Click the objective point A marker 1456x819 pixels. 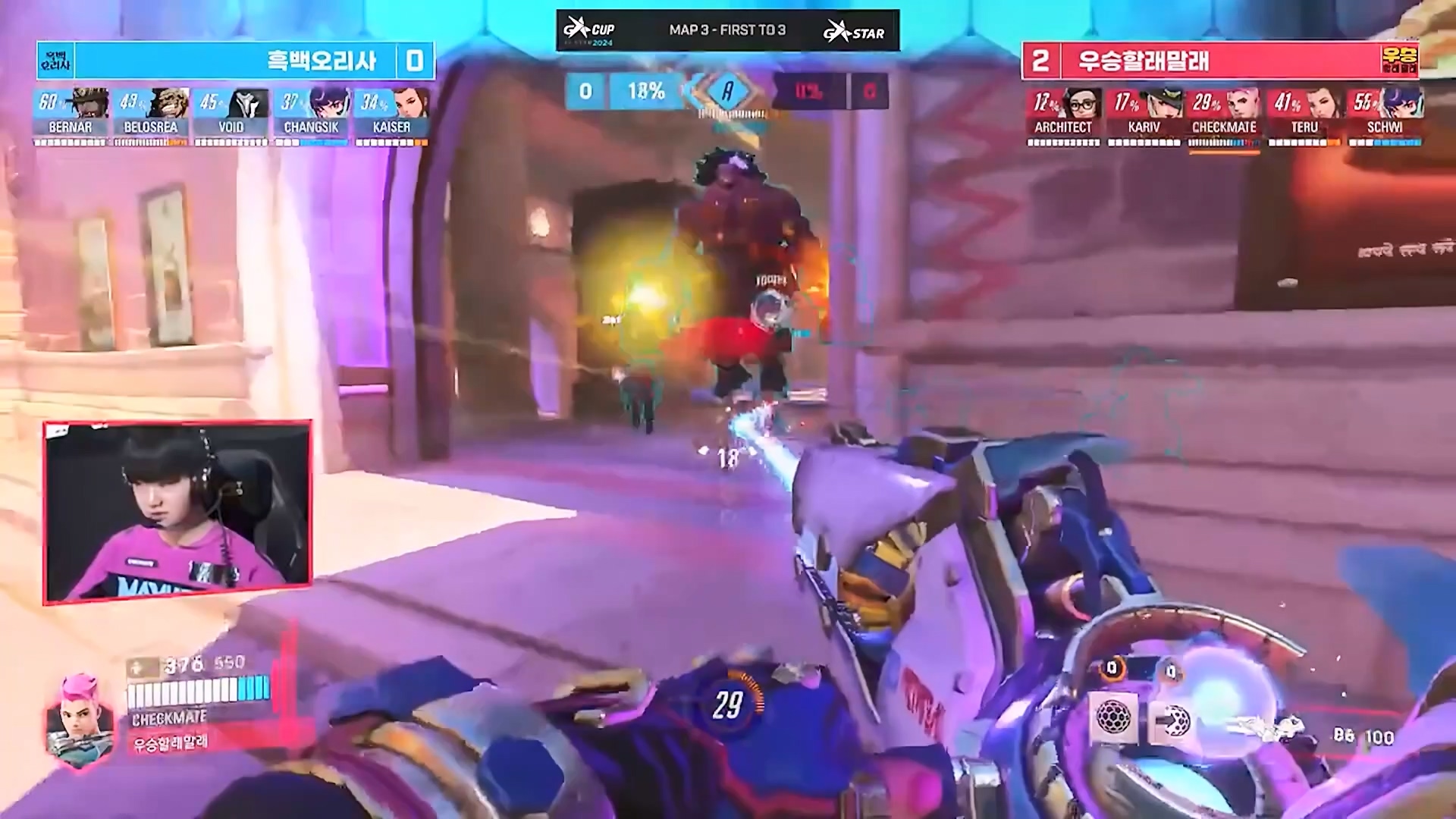coord(727,92)
